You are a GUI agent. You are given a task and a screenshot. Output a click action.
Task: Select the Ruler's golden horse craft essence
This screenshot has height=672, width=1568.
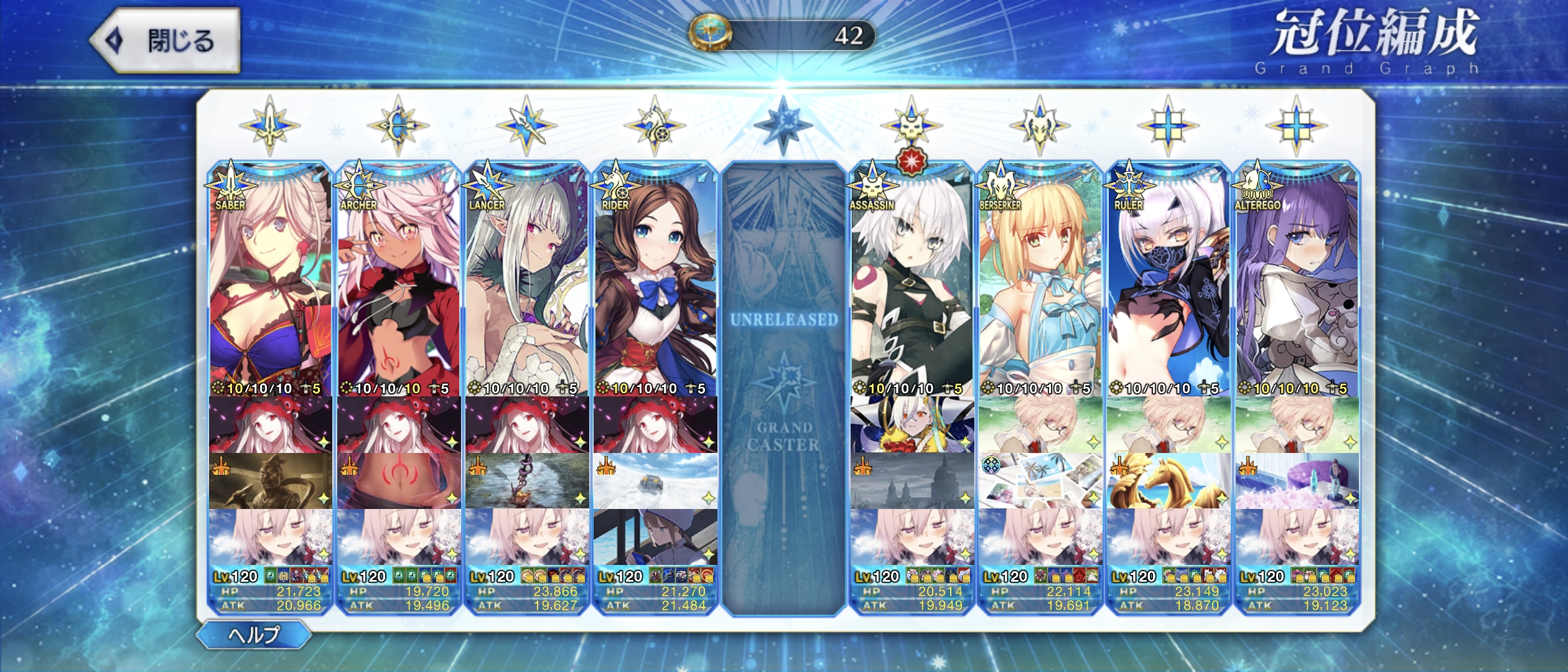(x=1169, y=481)
